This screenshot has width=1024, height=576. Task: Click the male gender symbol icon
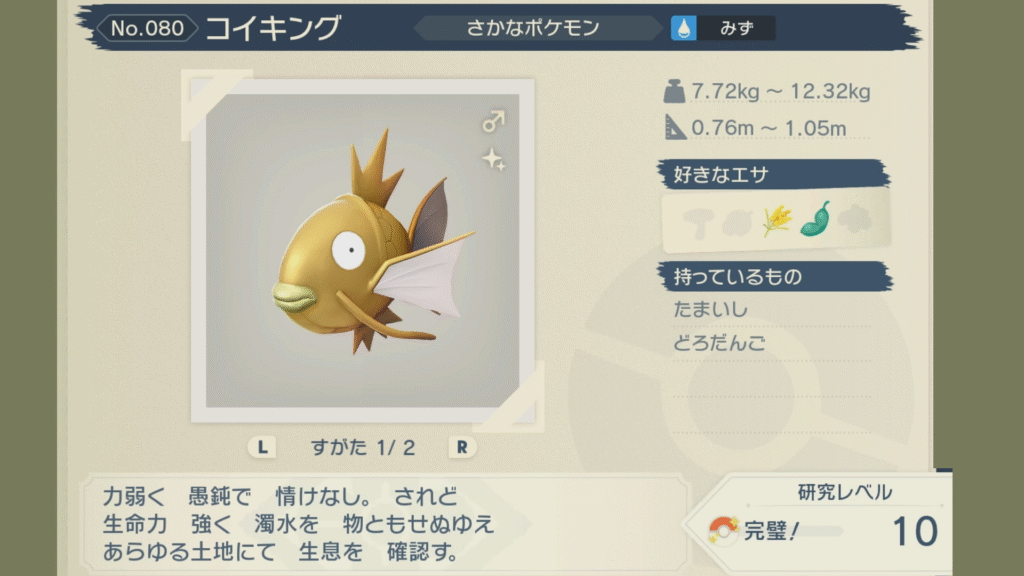pyautogui.click(x=493, y=122)
